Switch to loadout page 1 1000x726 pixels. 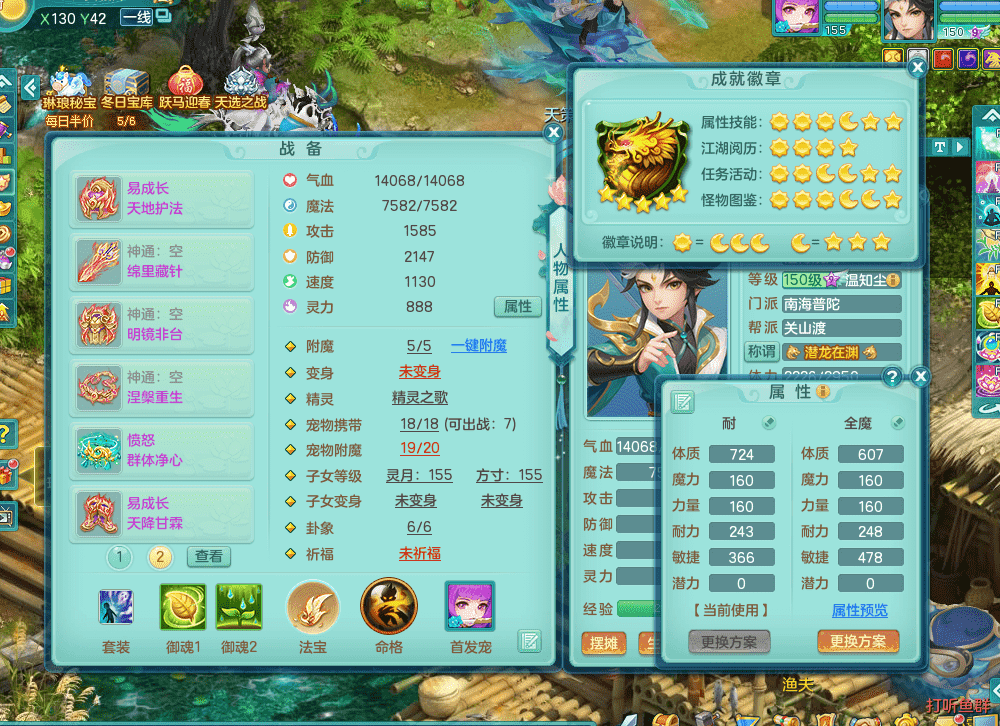pyautogui.click(x=119, y=557)
